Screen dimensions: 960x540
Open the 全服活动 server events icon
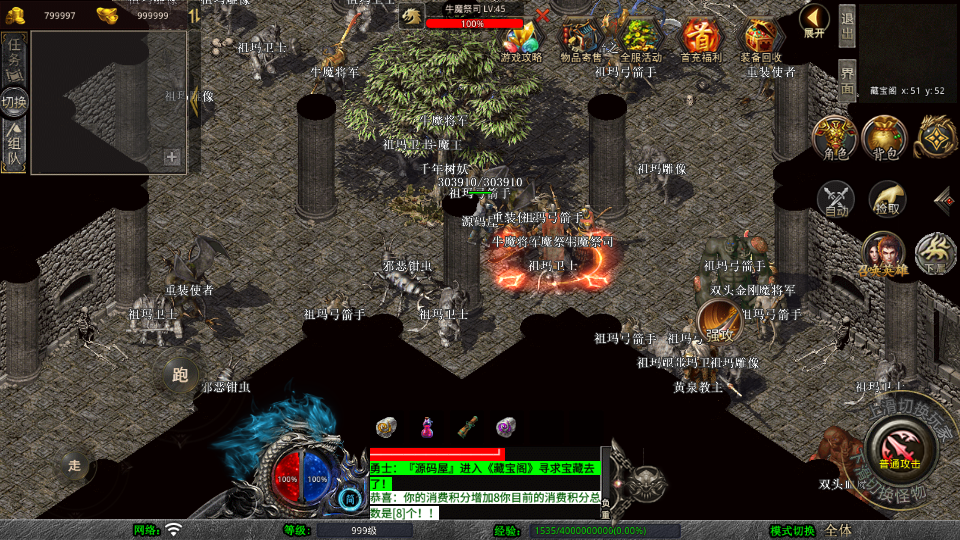(x=641, y=38)
